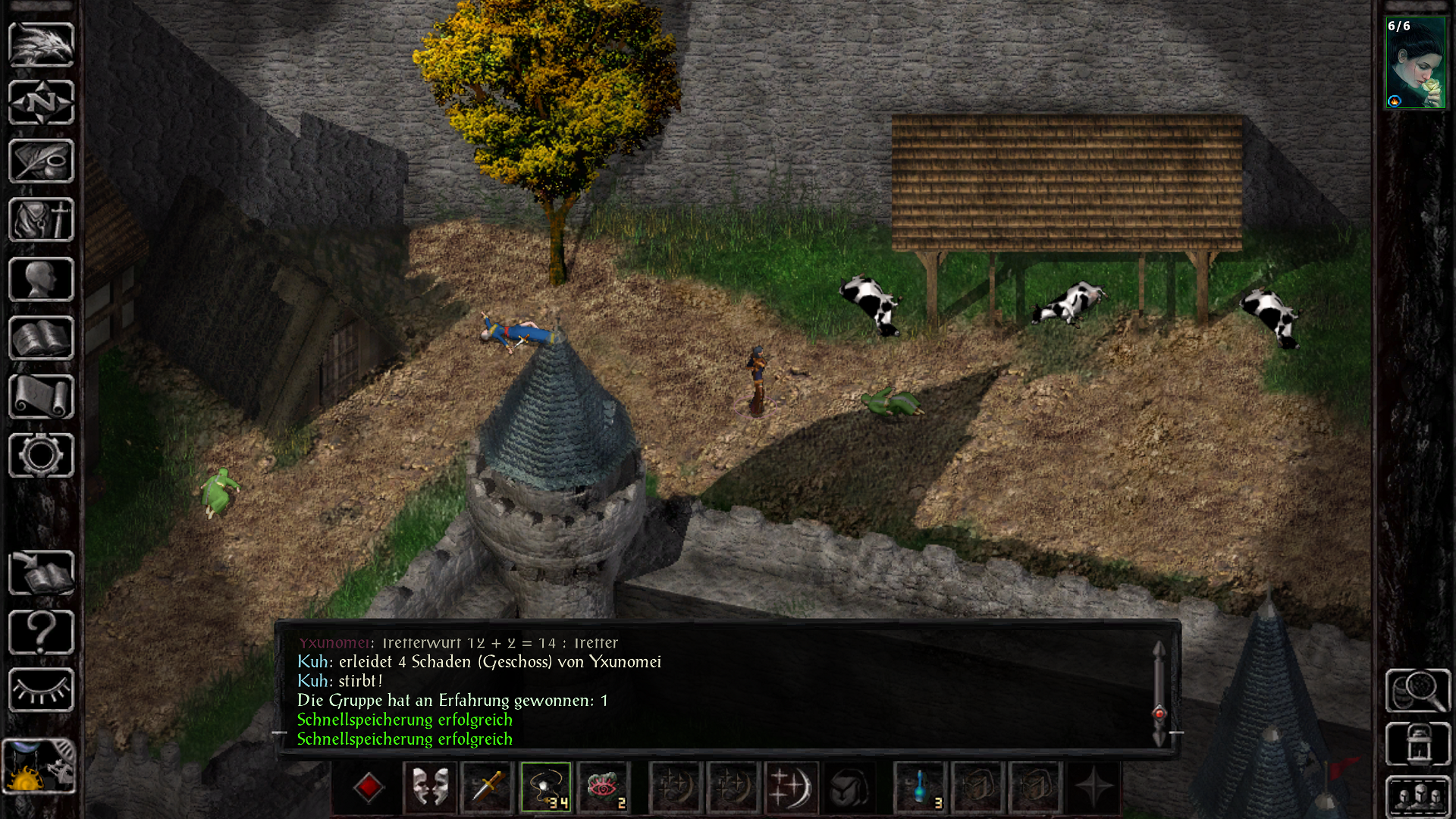
Task: Select all party members (three figures button)
Action: point(1417,796)
